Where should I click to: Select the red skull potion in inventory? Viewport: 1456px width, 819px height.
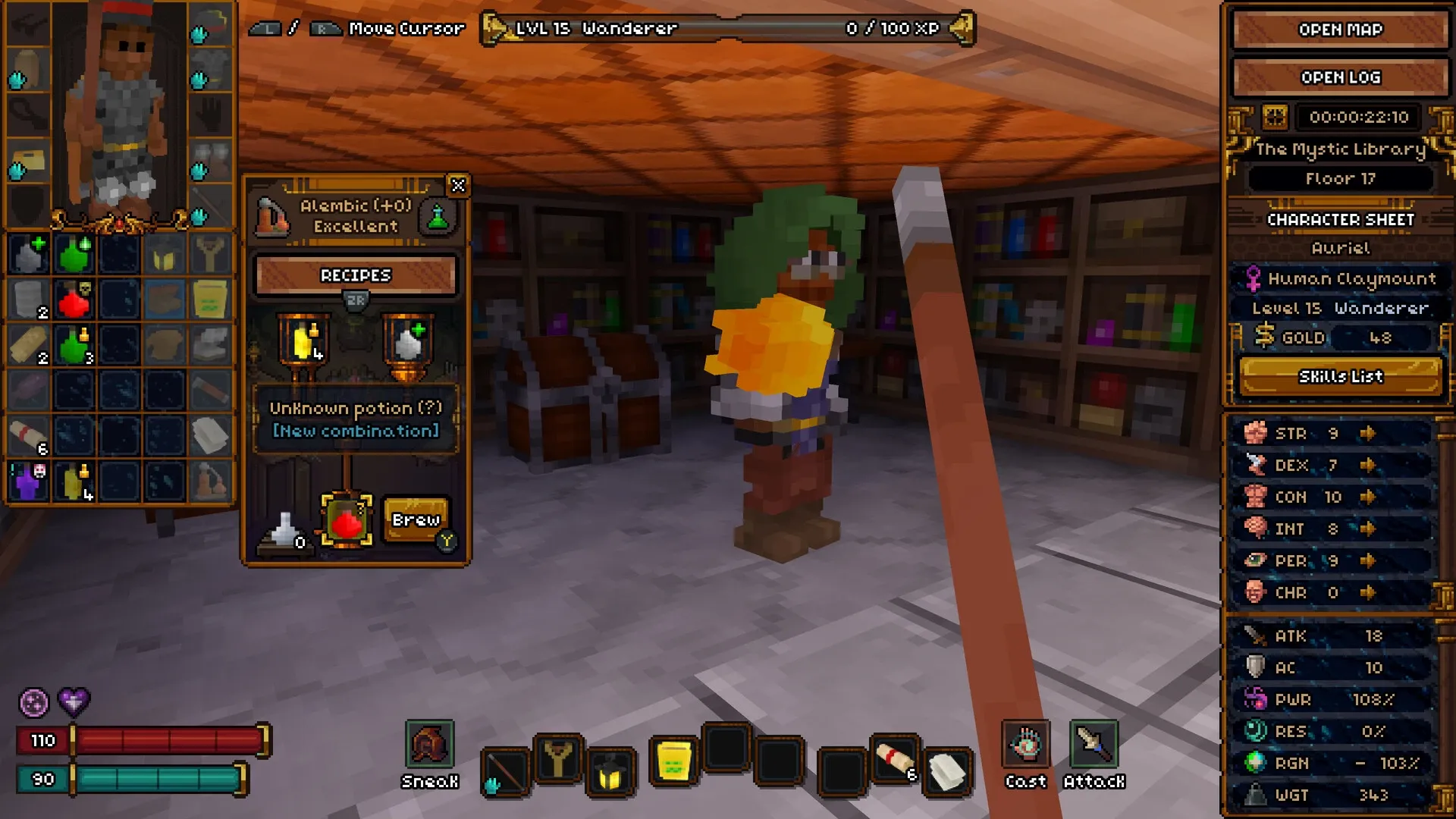(x=74, y=300)
